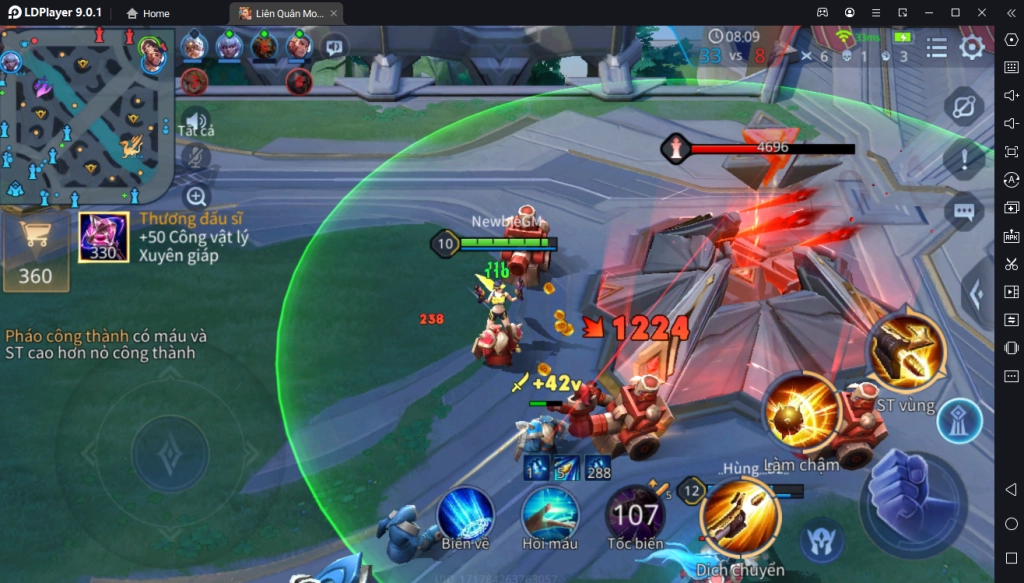
Task: Open the scoreboard list icon
Action: (x=936, y=48)
